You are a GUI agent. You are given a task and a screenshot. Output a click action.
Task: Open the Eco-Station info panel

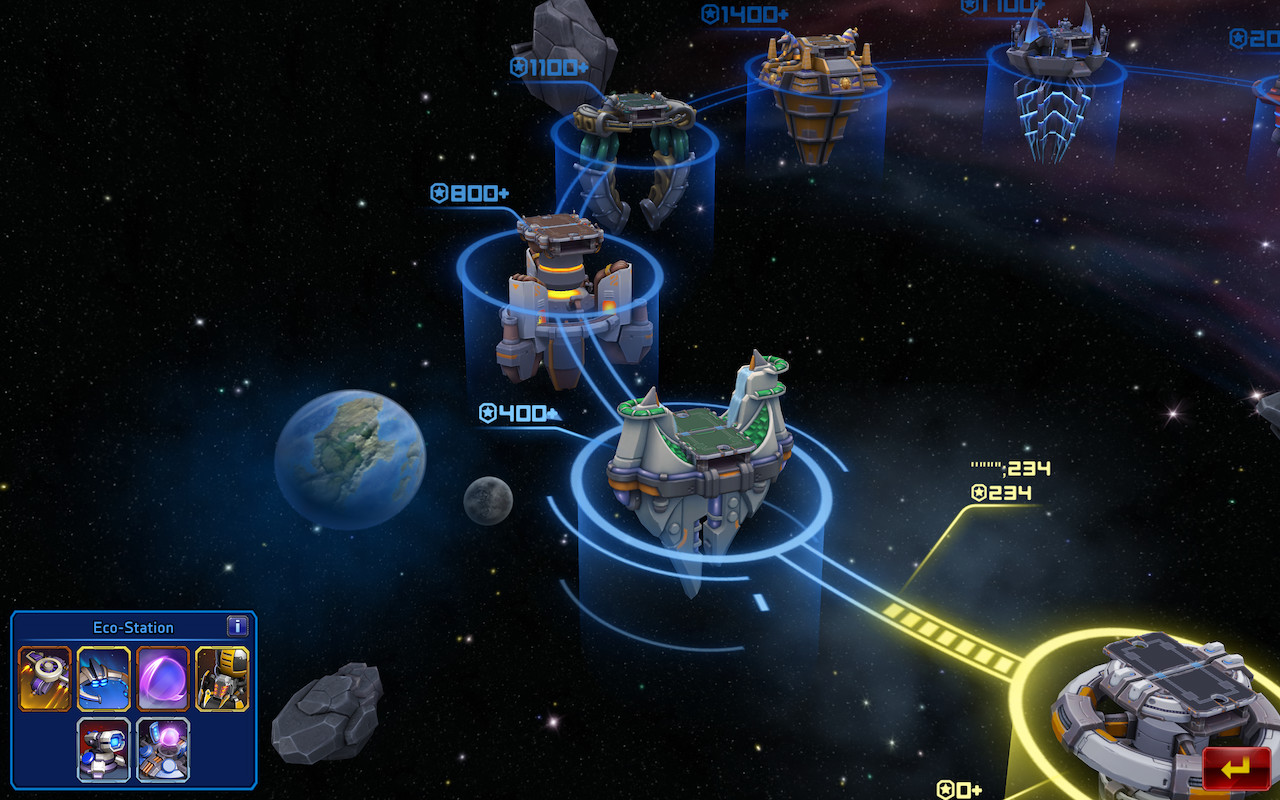(237, 627)
